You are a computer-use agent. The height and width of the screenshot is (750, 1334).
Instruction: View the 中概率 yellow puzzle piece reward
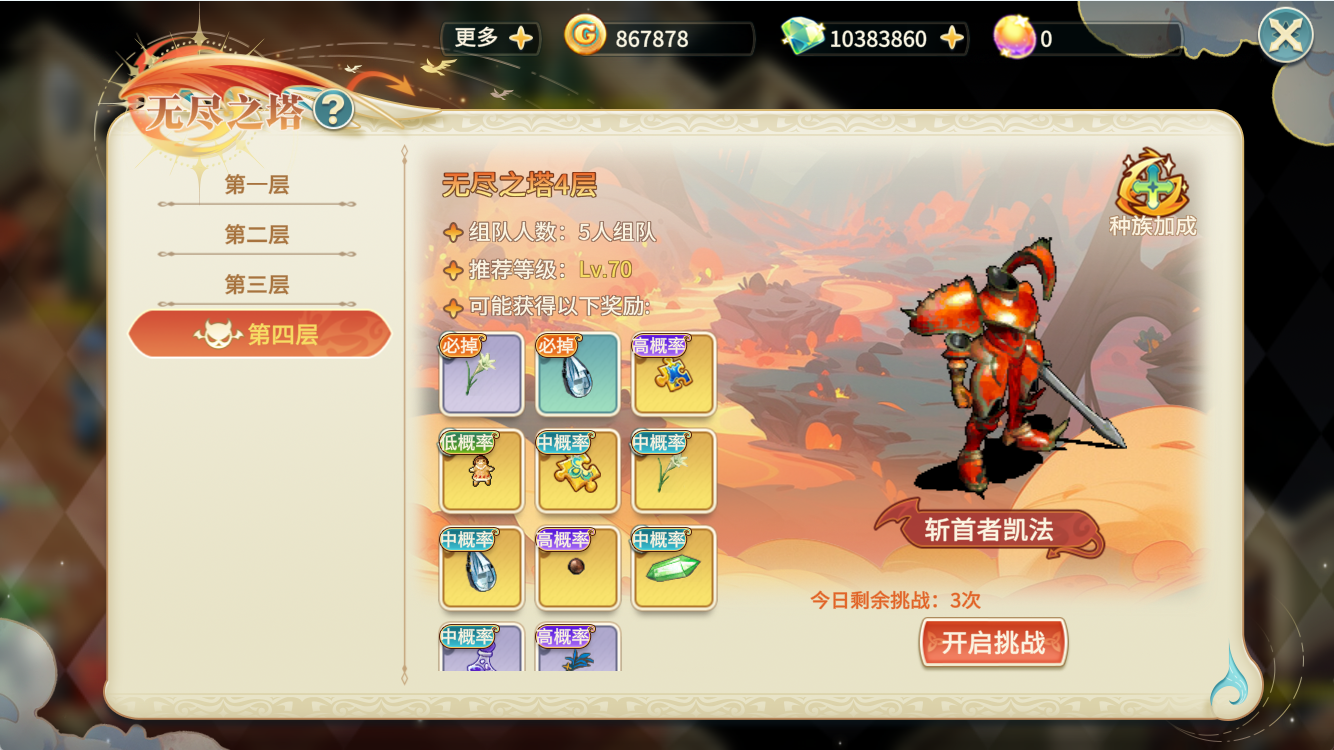[577, 471]
